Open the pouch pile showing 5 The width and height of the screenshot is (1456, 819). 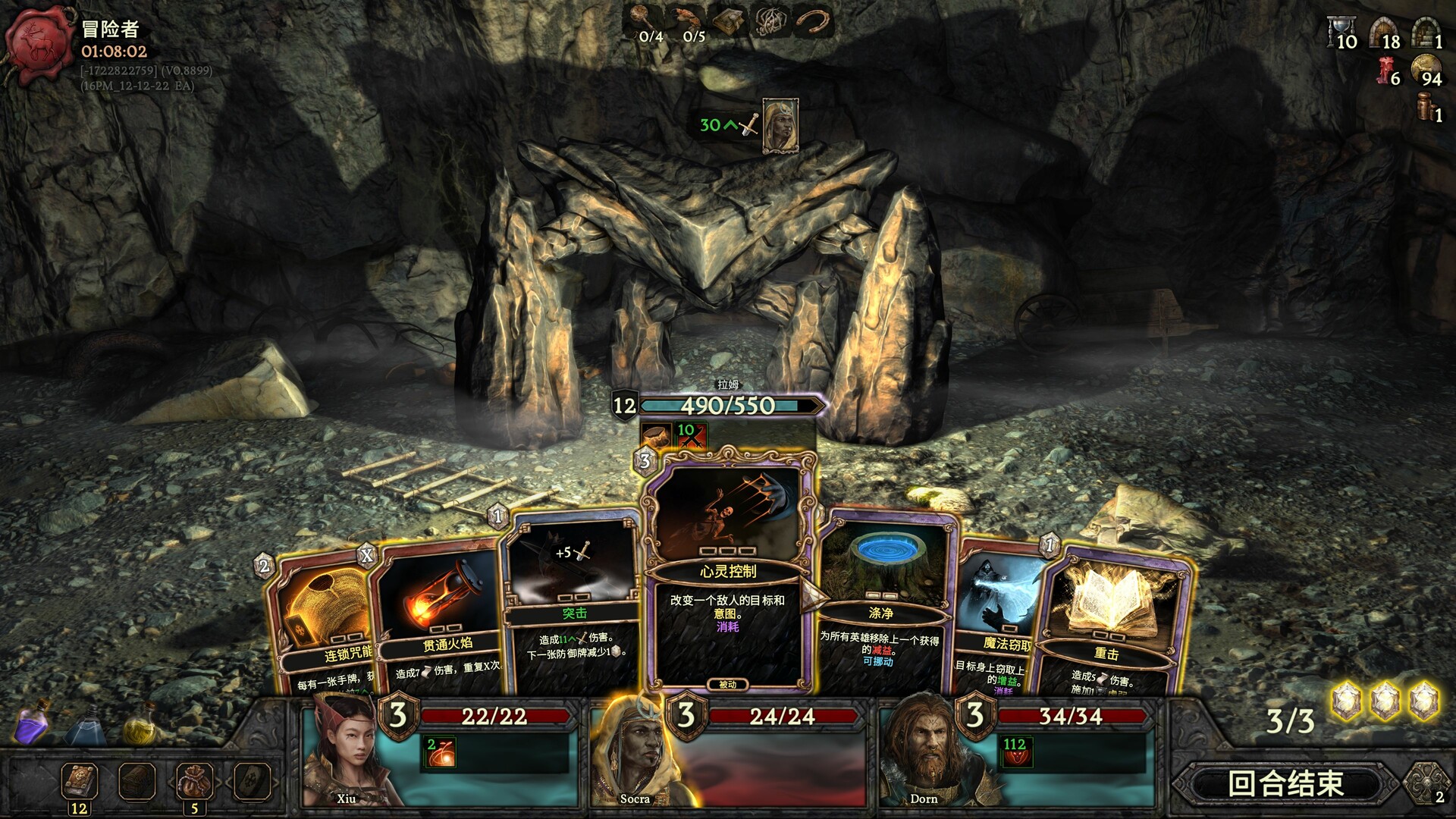194,781
